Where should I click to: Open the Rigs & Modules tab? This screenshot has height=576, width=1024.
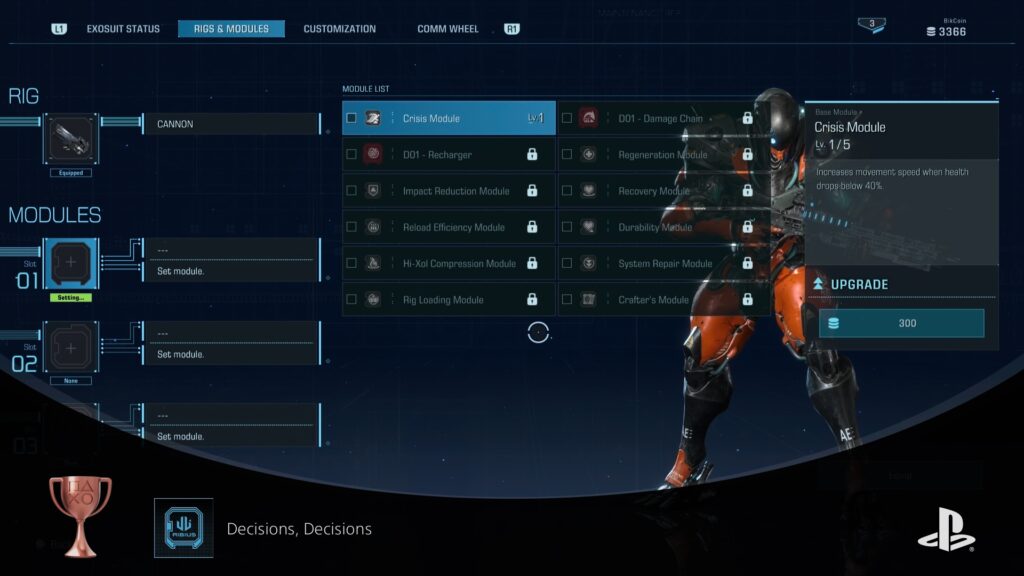coord(231,29)
